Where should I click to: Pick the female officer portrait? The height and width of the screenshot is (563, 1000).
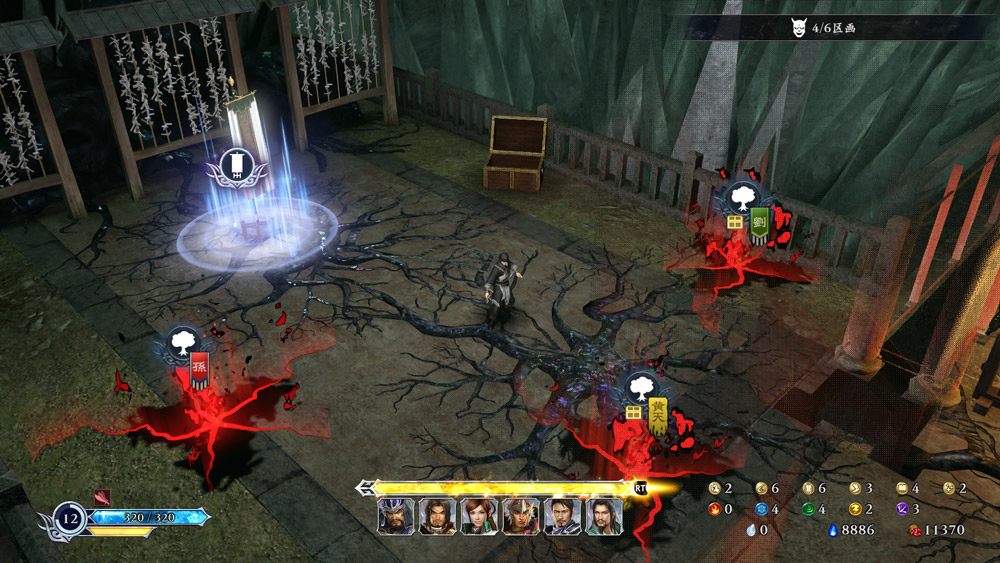(x=479, y=516)
